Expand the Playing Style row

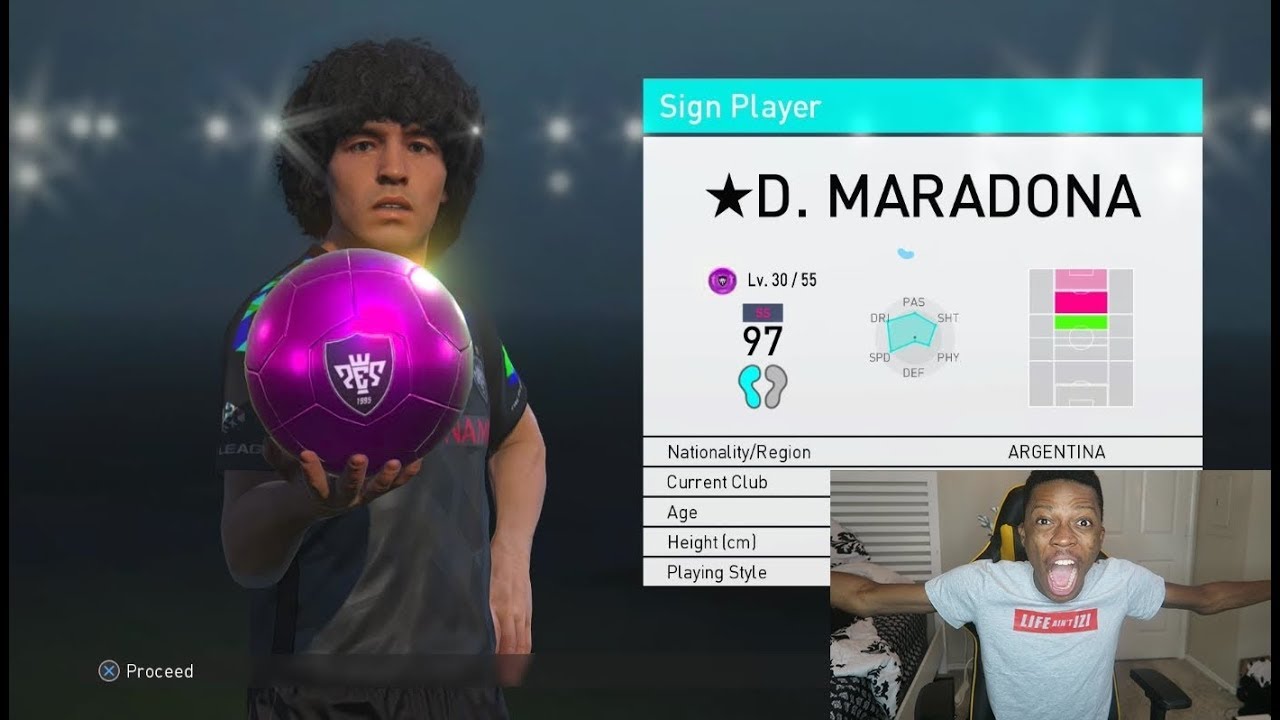716,571
